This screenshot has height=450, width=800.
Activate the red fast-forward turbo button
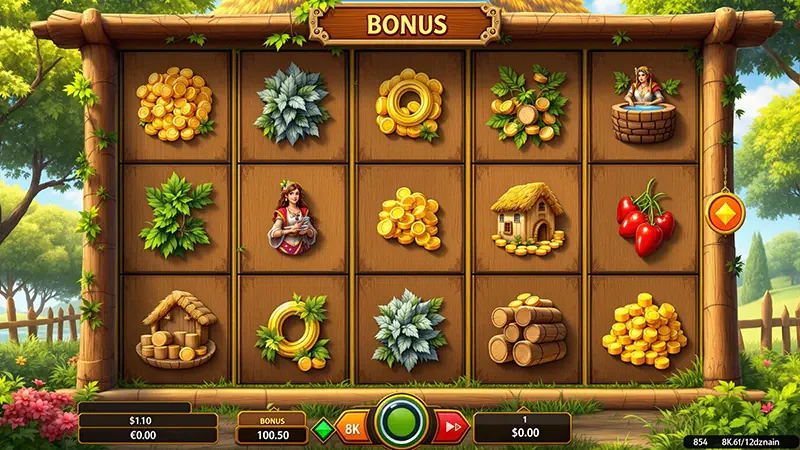450,427
